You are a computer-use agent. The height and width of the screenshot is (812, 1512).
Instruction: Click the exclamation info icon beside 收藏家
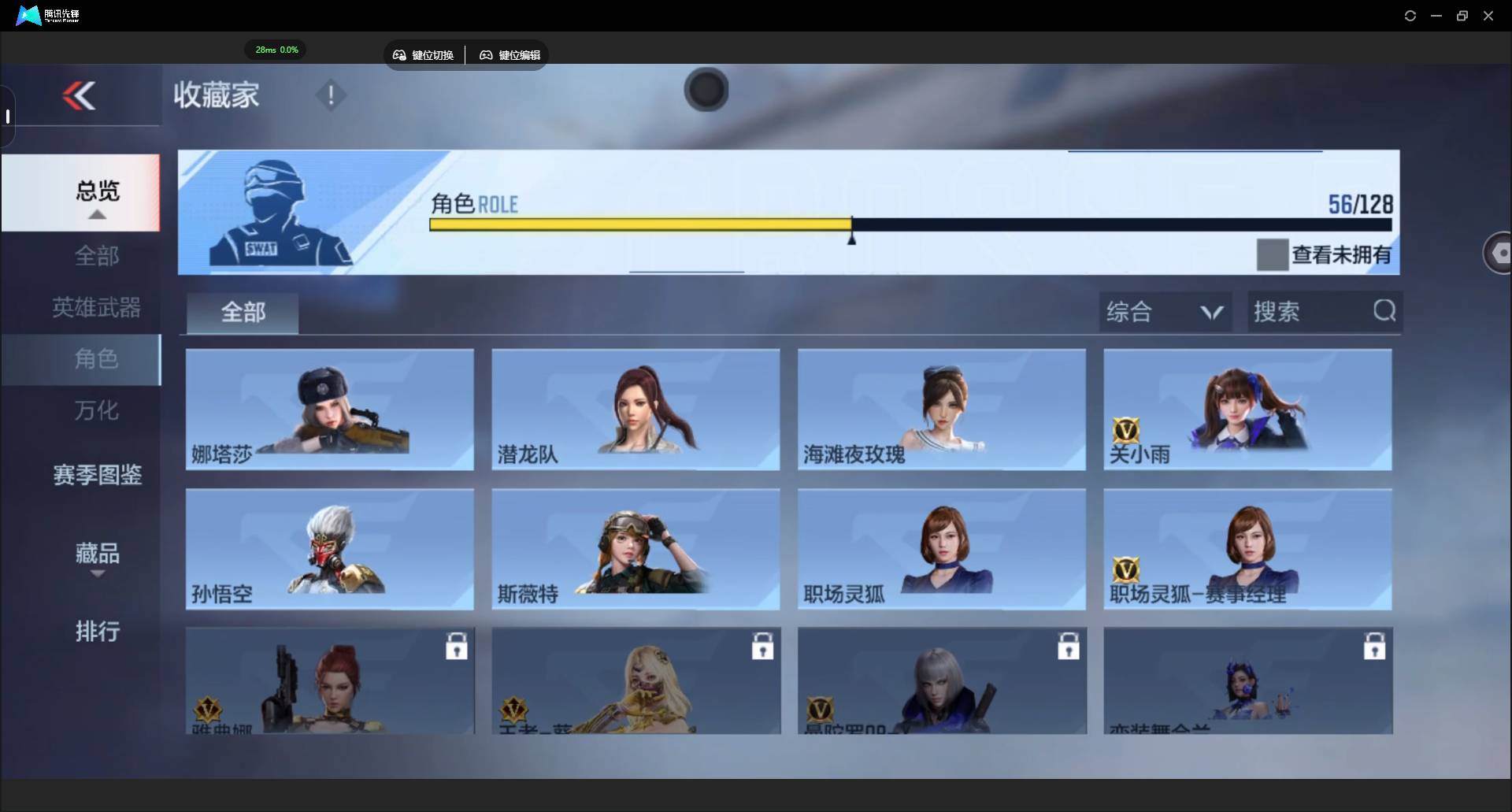(330, 95)
